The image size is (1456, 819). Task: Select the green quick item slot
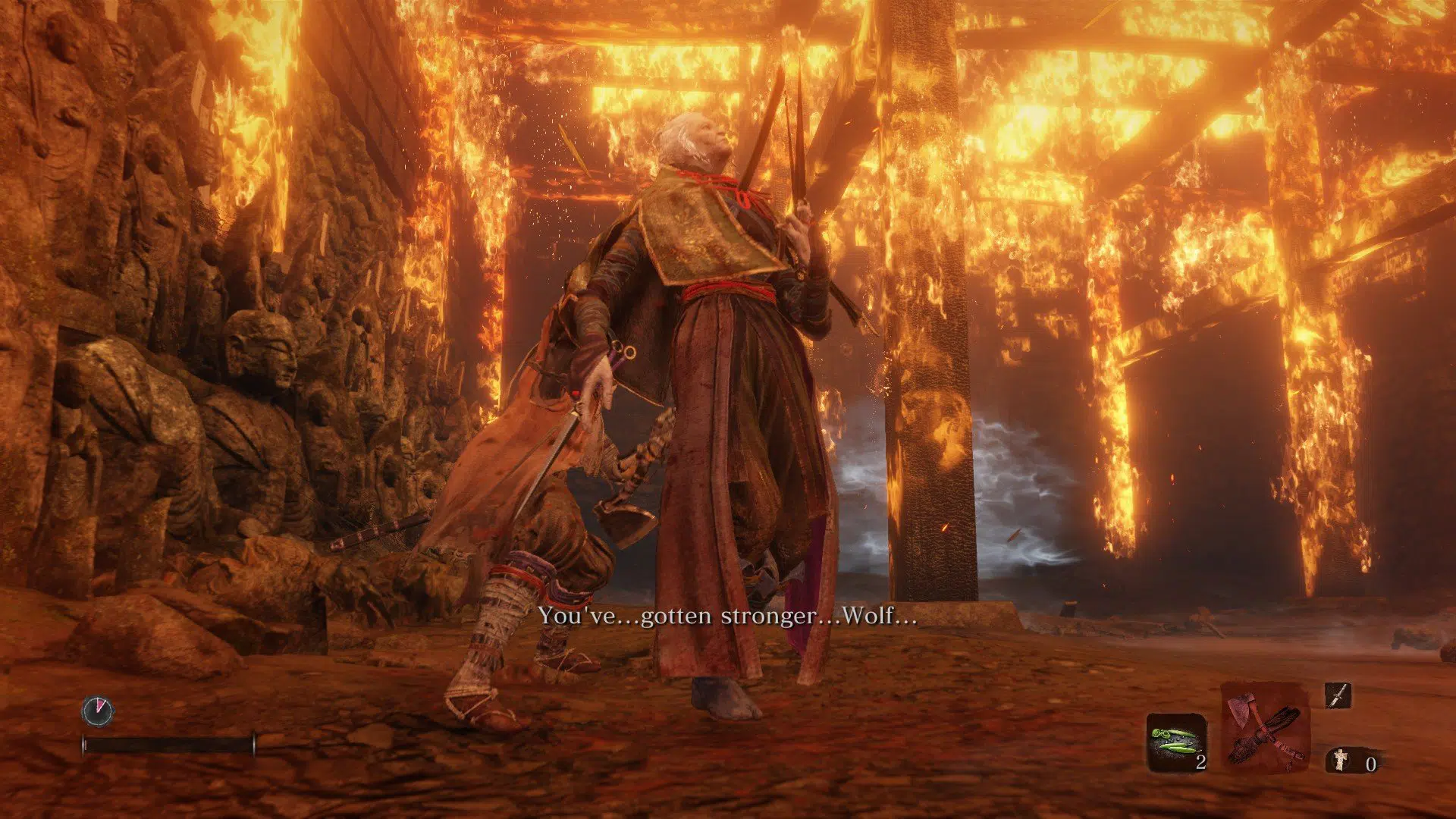[x=1175, y=742]
